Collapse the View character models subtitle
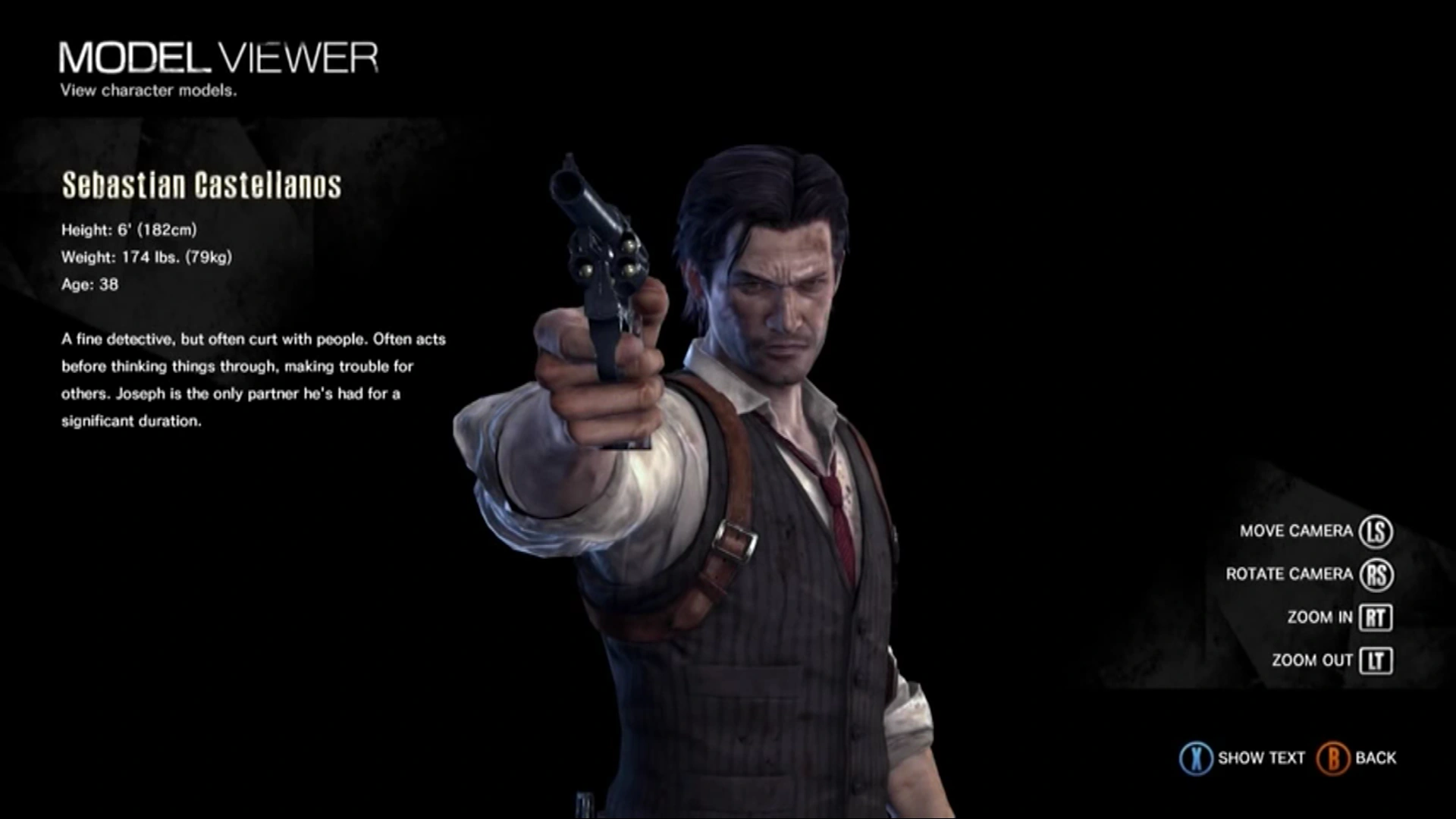 coord(149,91)
